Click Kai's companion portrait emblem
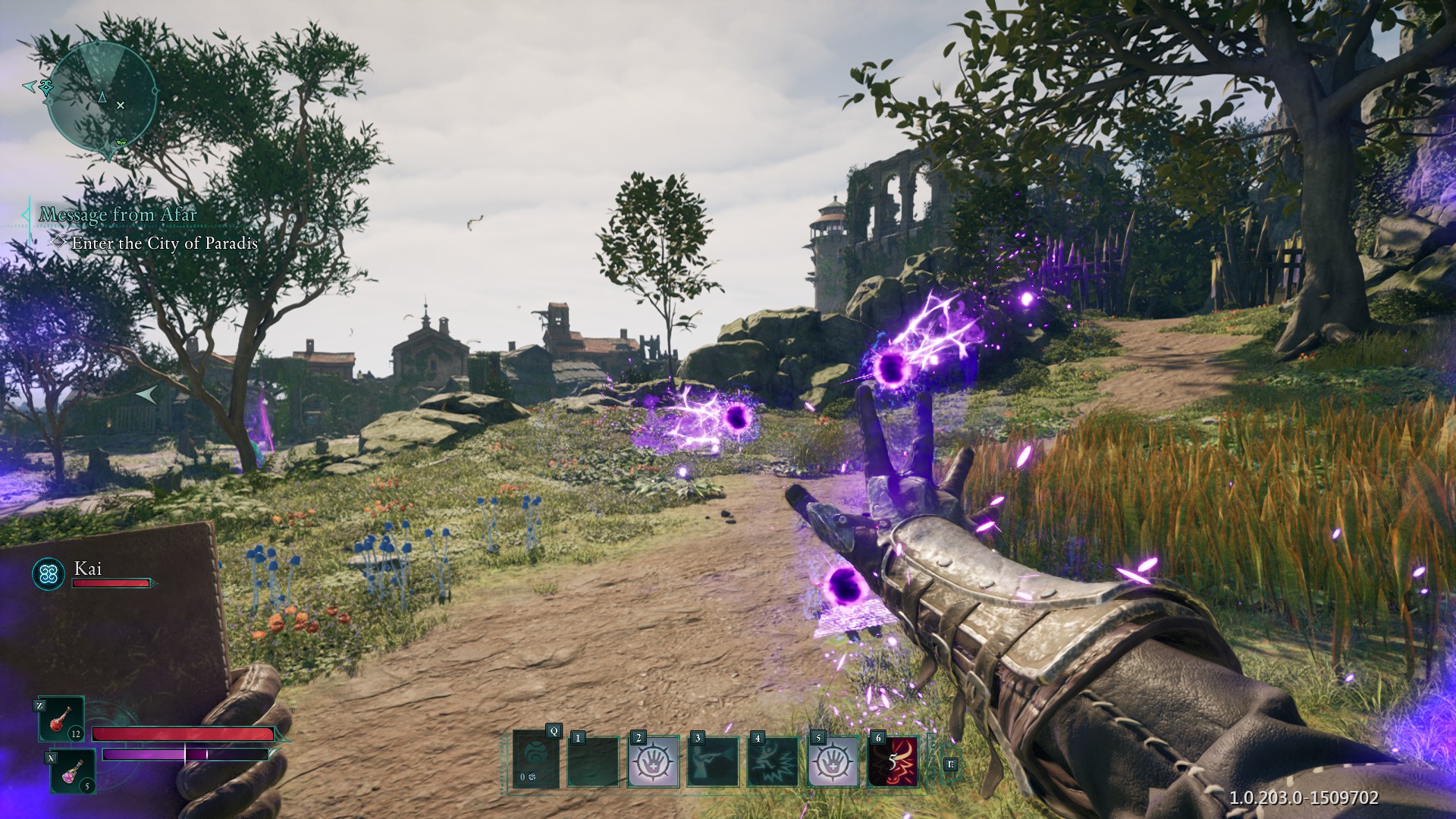 click(x=47, y=574)
